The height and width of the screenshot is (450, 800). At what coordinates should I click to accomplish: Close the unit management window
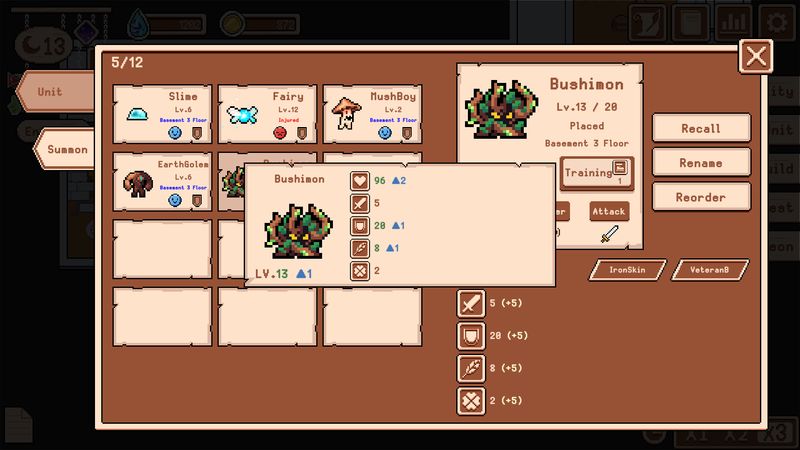756,56
